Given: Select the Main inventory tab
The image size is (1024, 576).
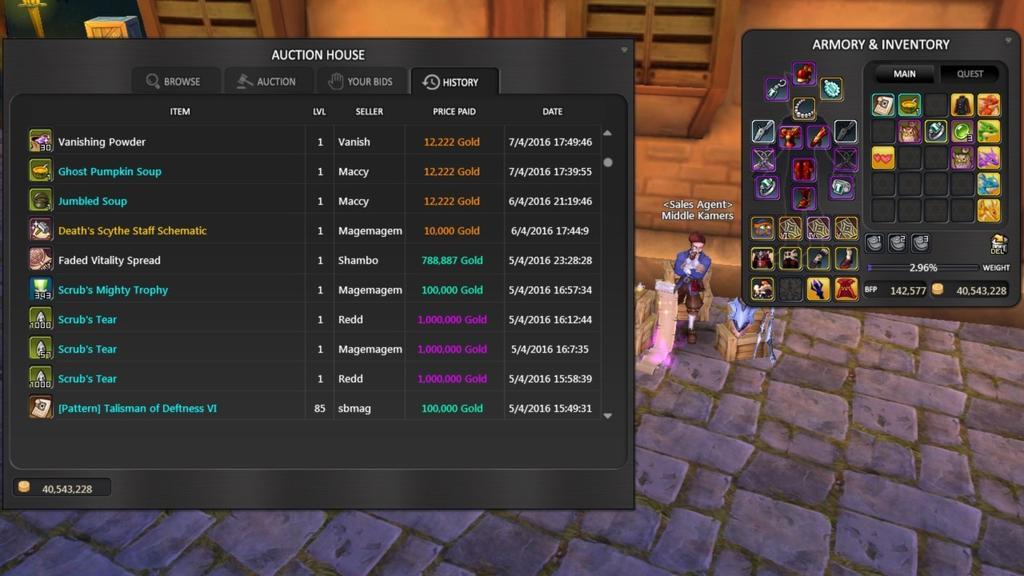Looking at the screenshot, I should pos(904,74).
